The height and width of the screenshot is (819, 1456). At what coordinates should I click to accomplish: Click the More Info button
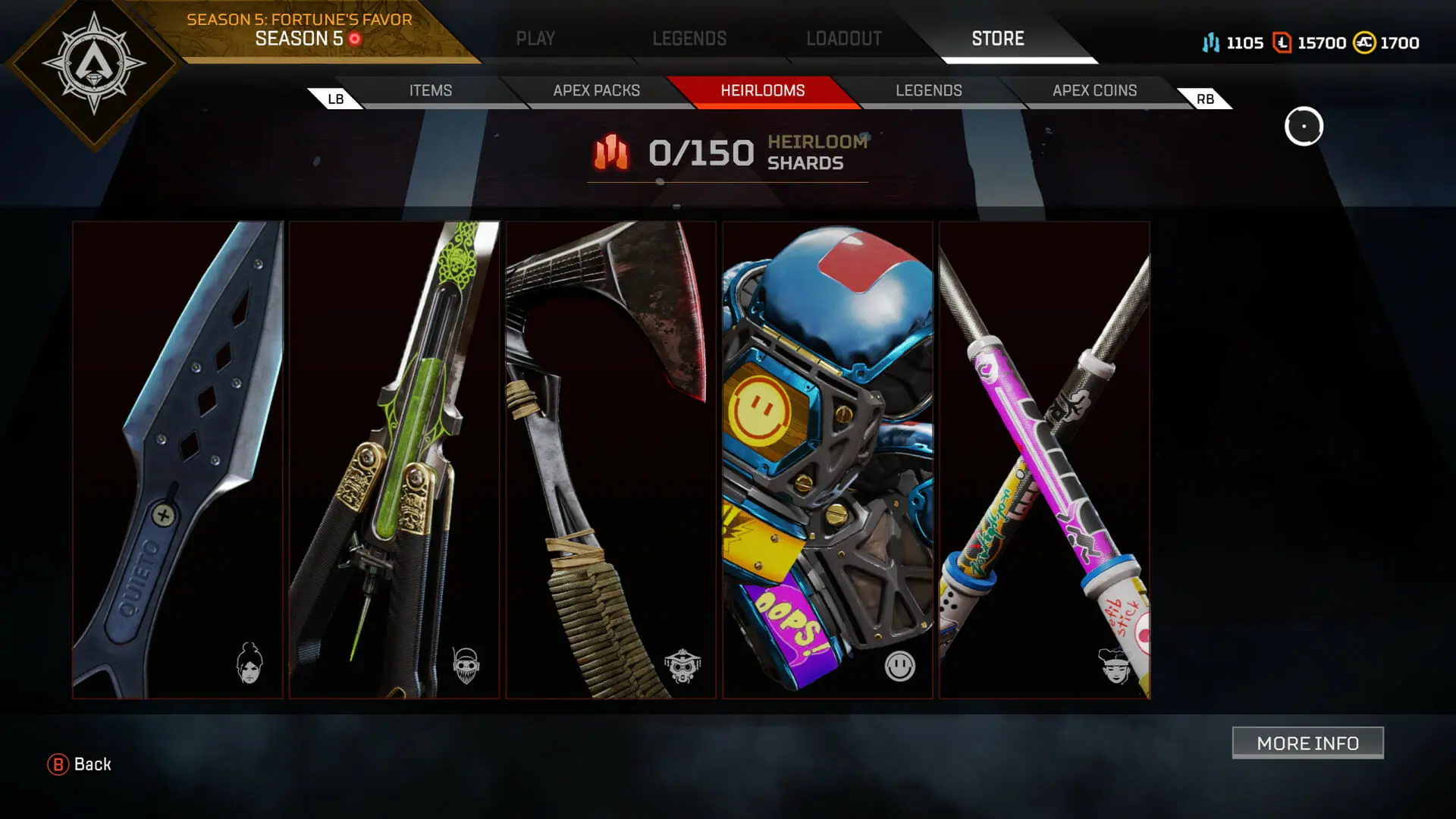click(1307, 743)
